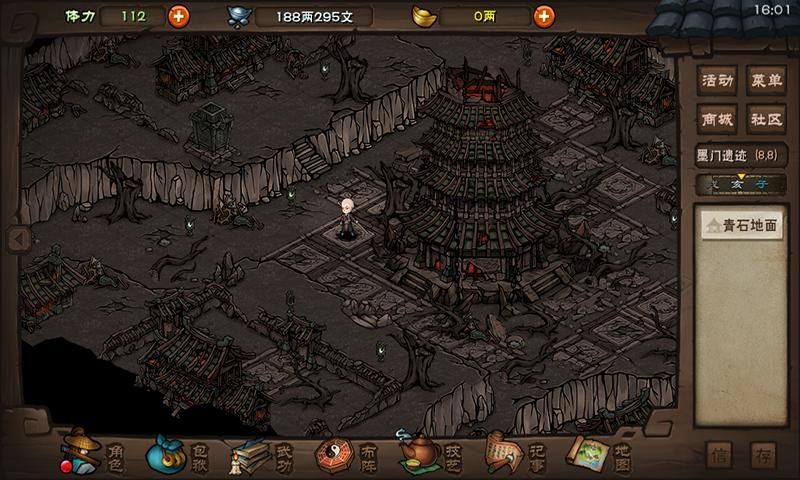
Task: Open the 活动 events button
Action: coord(717,81)
